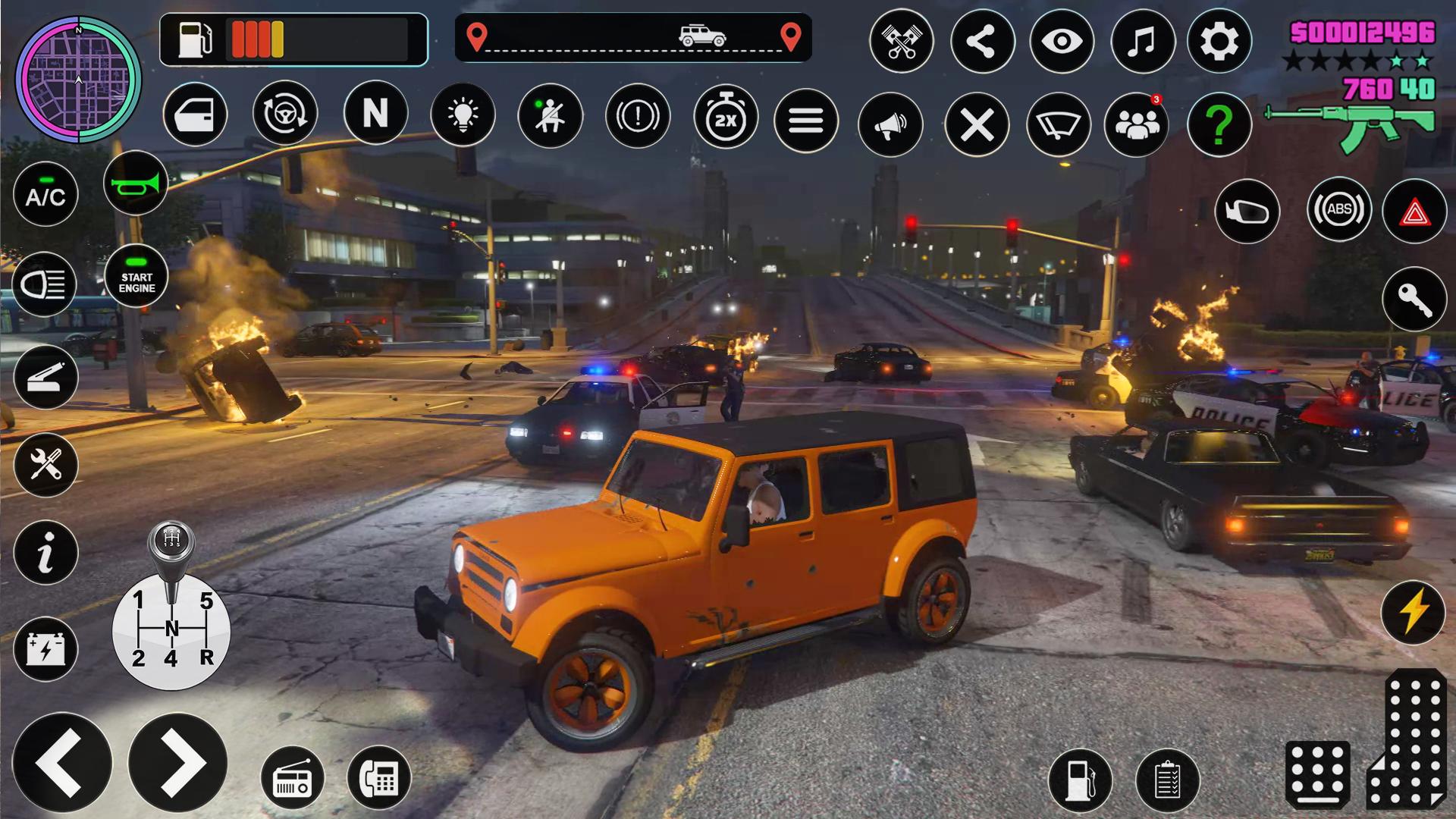The width and height of the screenshot is (1456, 819).
Task: Open the settings gear menu
Action: coord(1219,41)
